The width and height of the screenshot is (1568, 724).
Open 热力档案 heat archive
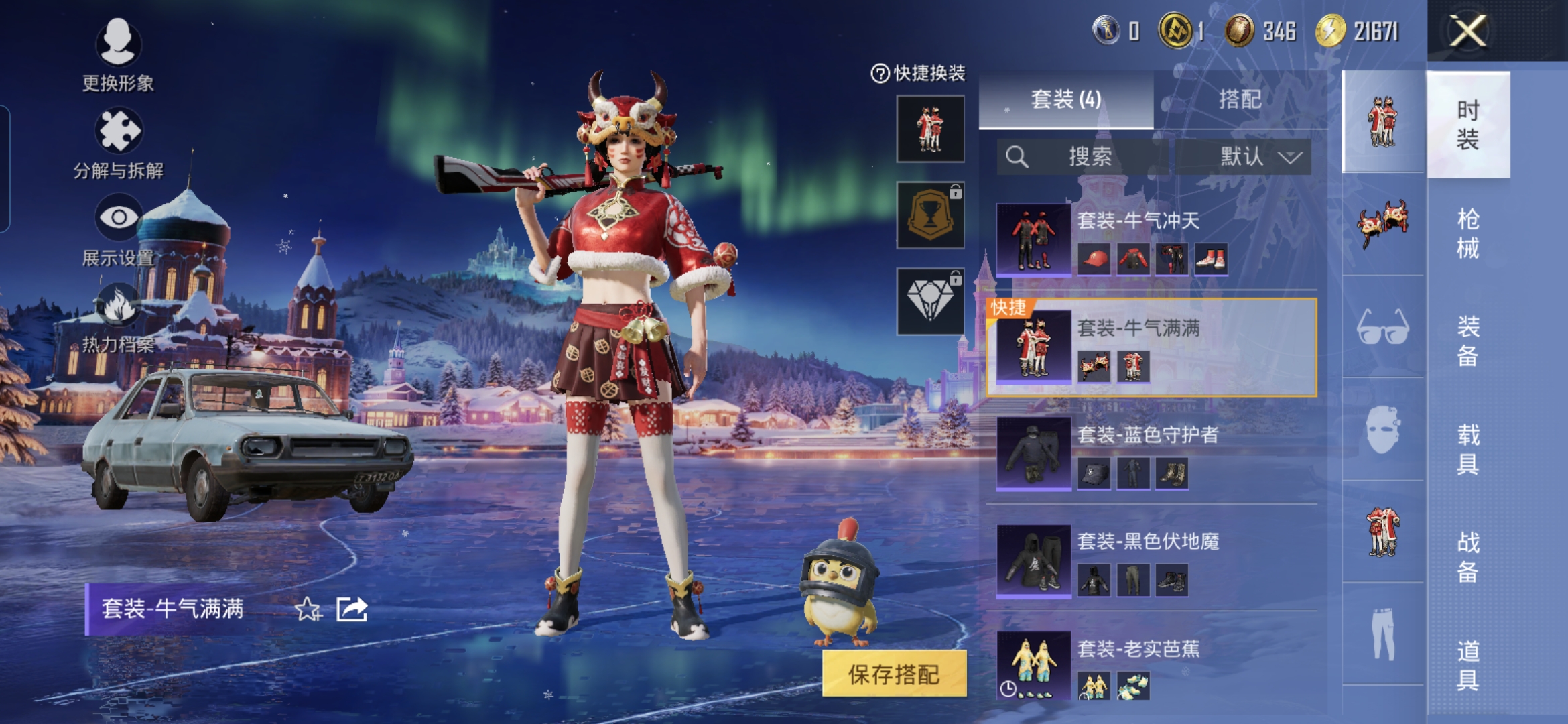118,317
